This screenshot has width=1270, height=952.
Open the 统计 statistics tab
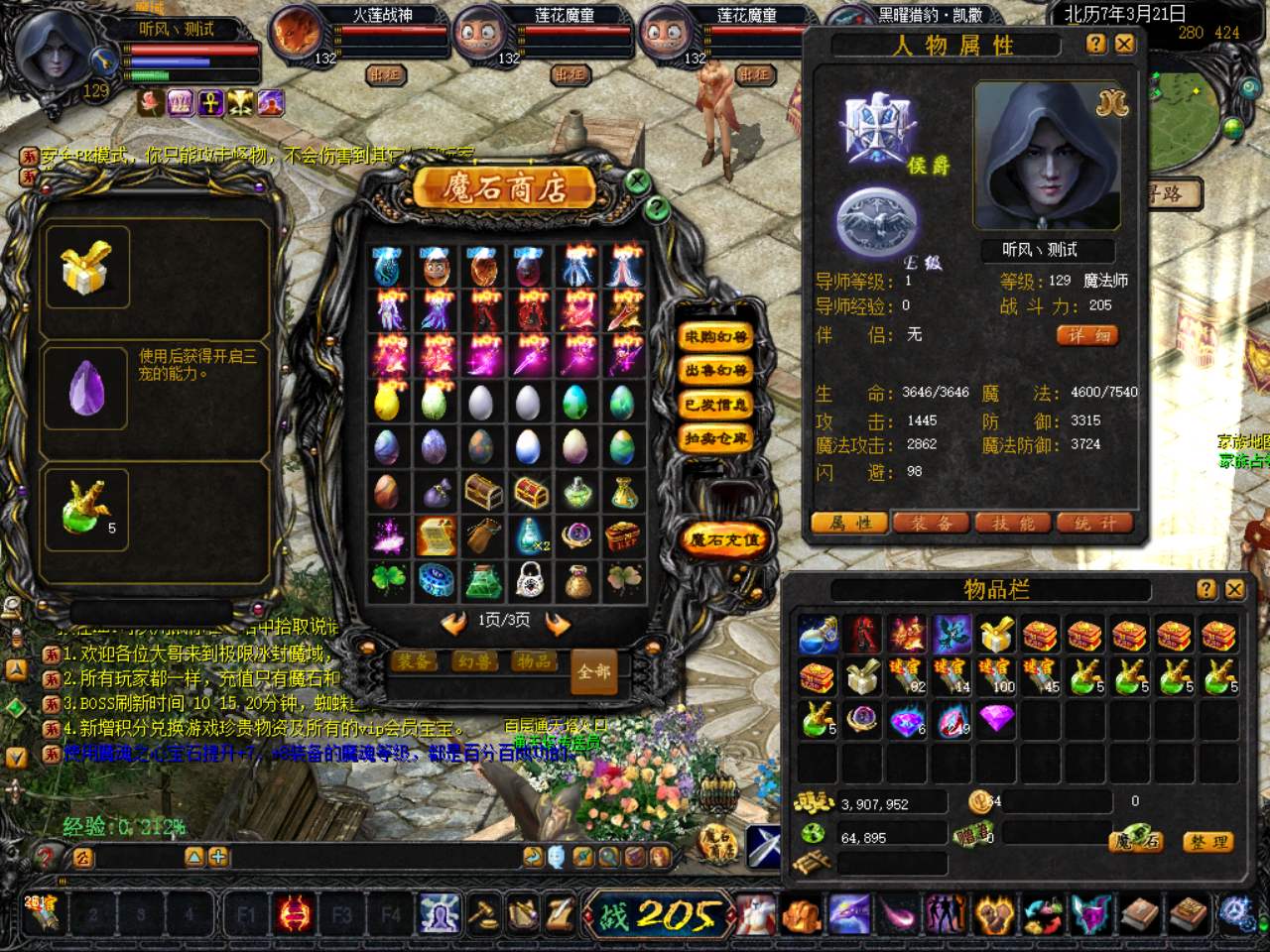click(x=1094, y=523)
